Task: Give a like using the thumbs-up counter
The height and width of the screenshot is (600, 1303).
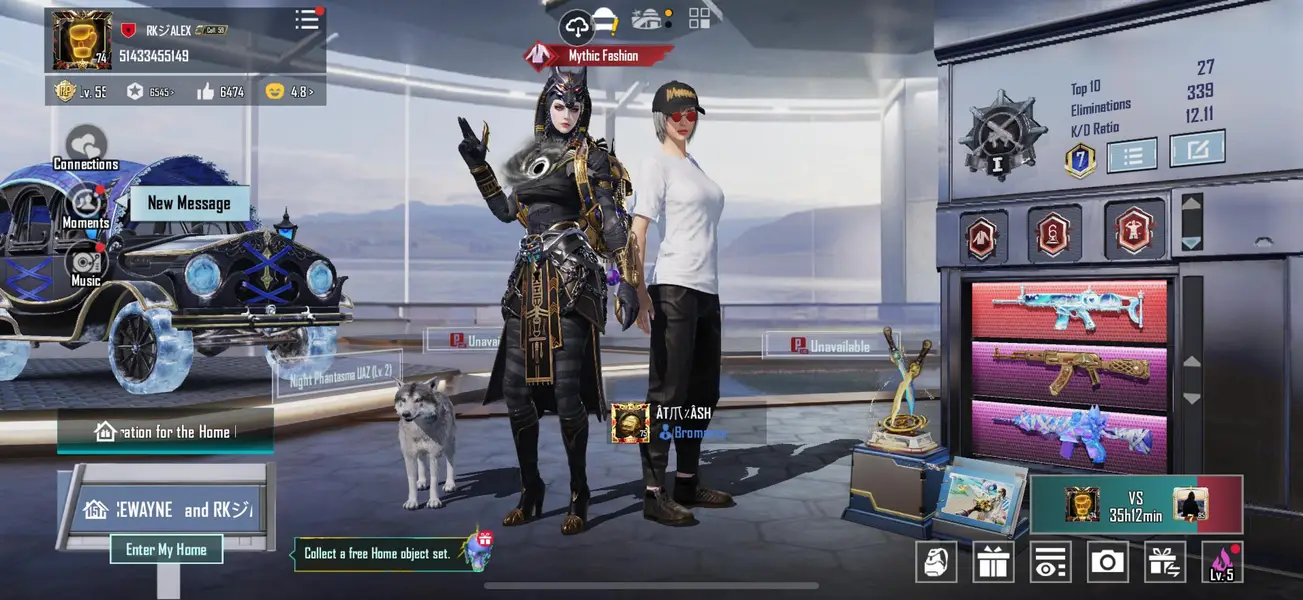Action: coord(220,92)
